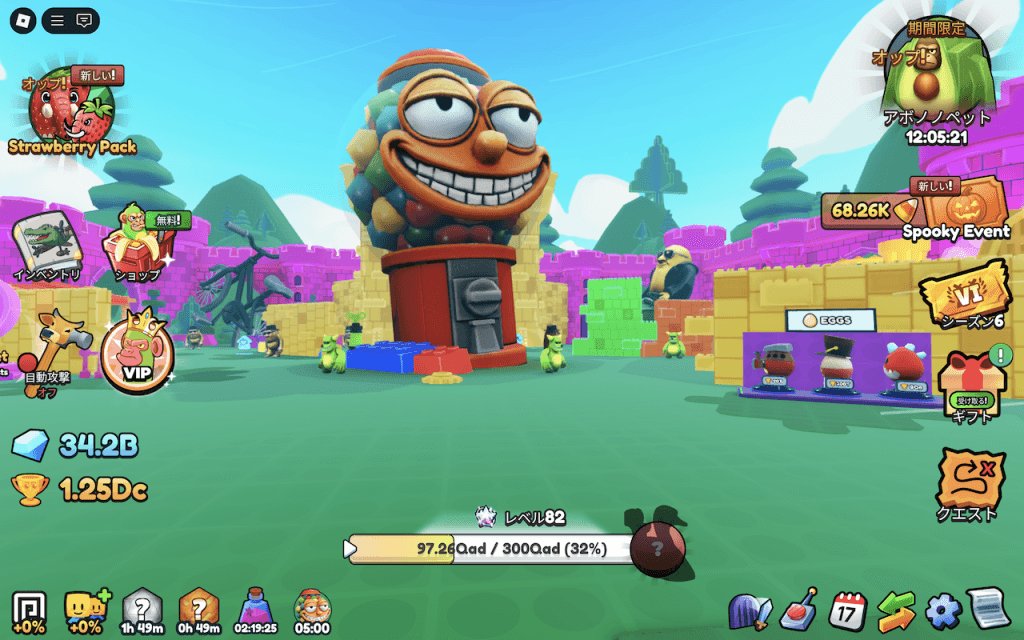The image size is (1024, 640).
Task: Open the VIP monkey menu
Action: tap(137, 357)
